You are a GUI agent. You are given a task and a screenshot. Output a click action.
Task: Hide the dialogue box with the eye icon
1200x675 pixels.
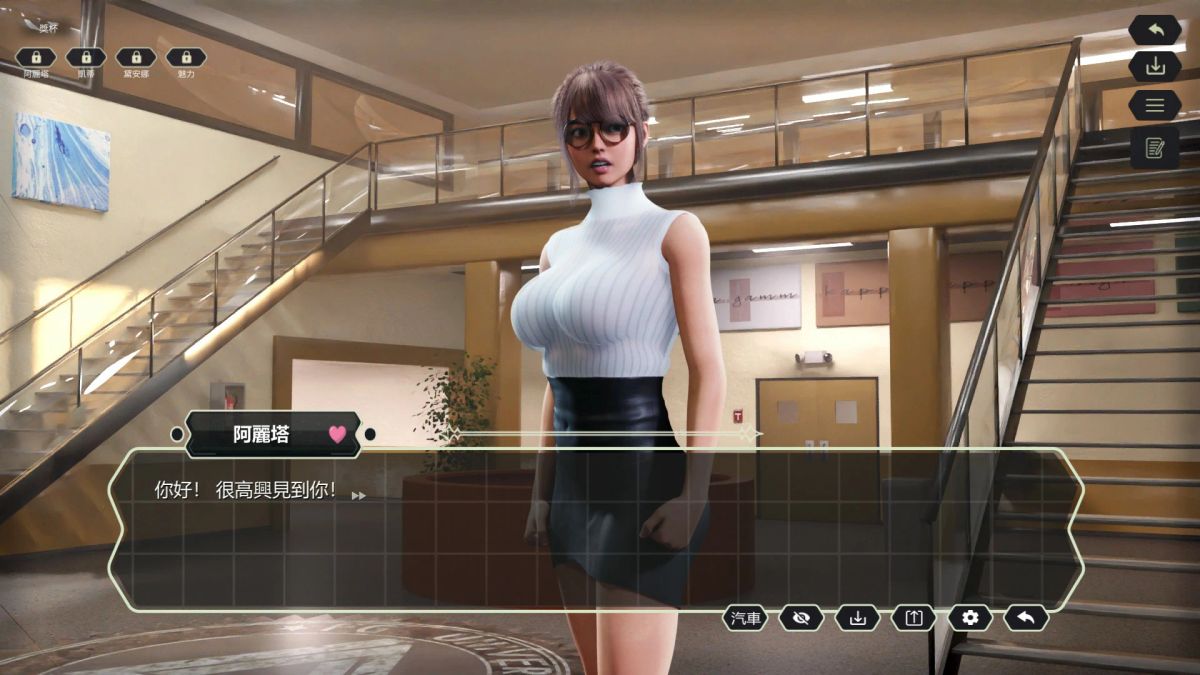(801, 618)
